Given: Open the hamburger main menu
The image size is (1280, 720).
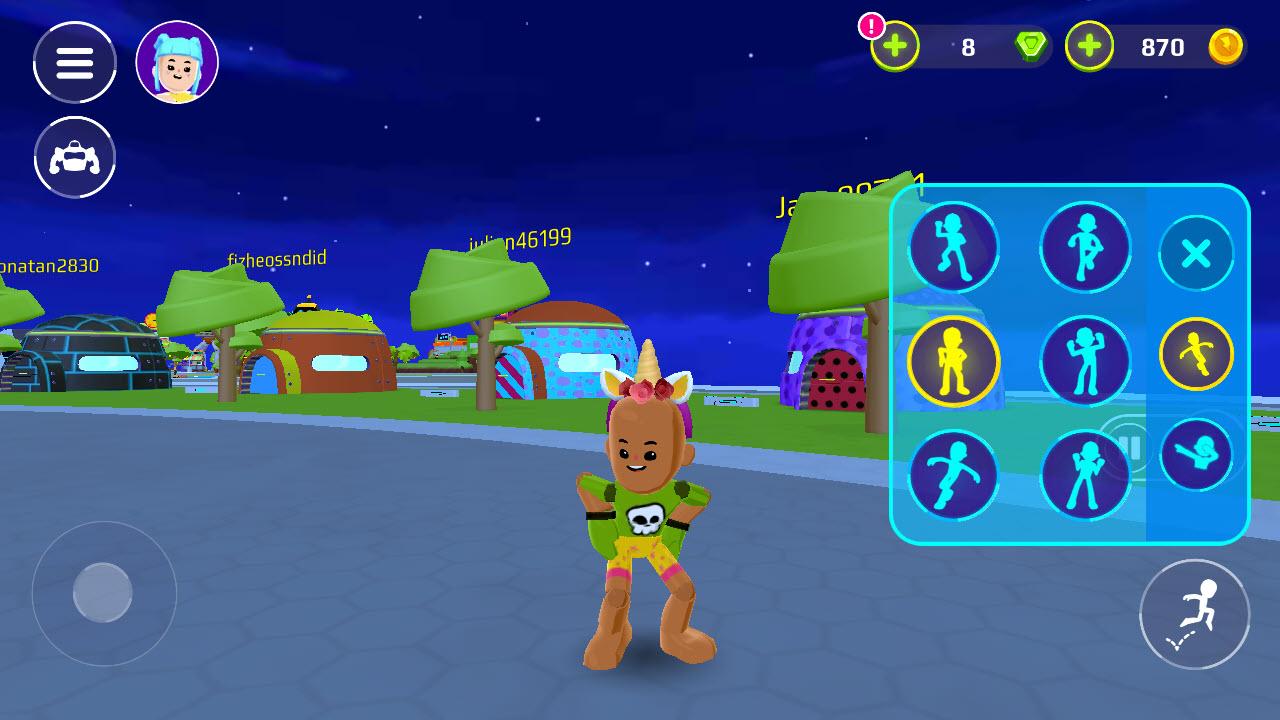Looking at the screenshot, I should [75, 63].
